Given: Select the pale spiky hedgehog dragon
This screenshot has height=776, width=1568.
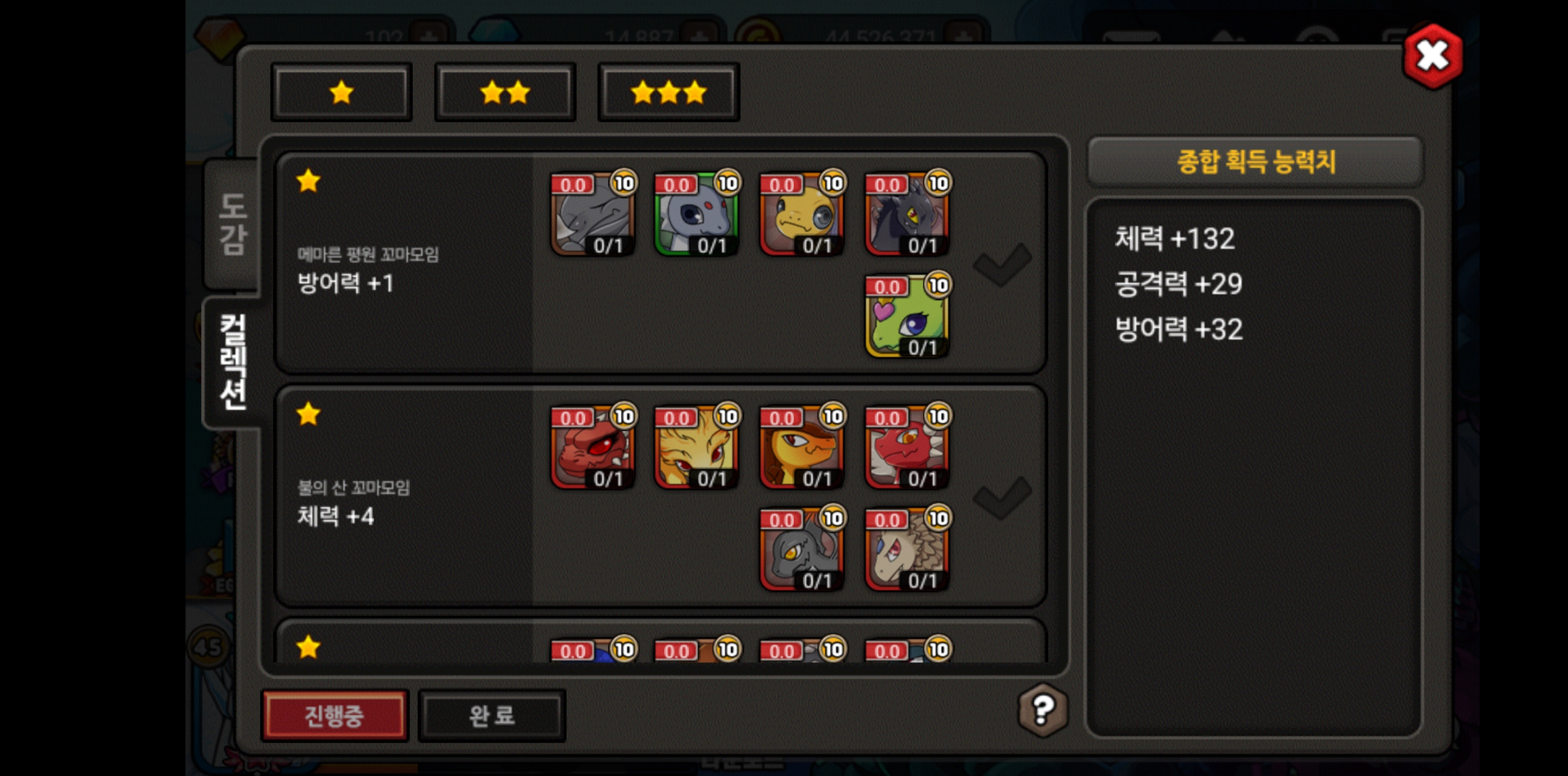Looking at the screenshot, I should pyautogui.click(x=907, y=550).
